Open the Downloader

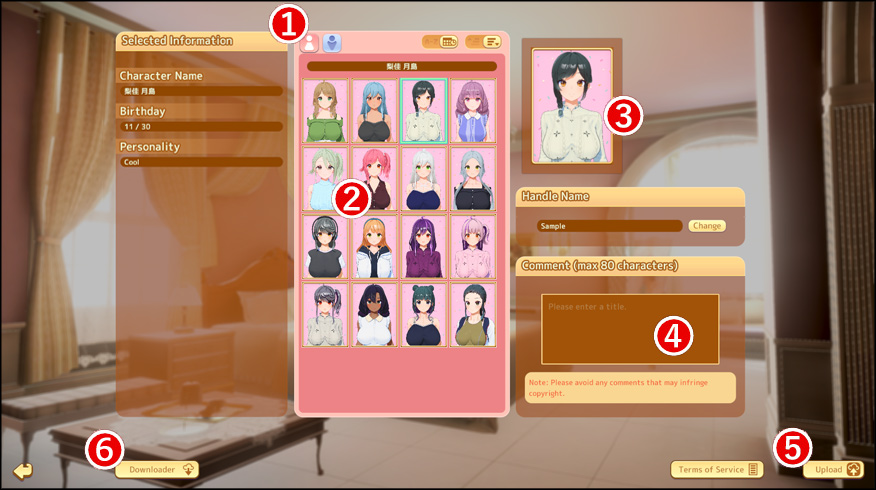click(157, 469)
